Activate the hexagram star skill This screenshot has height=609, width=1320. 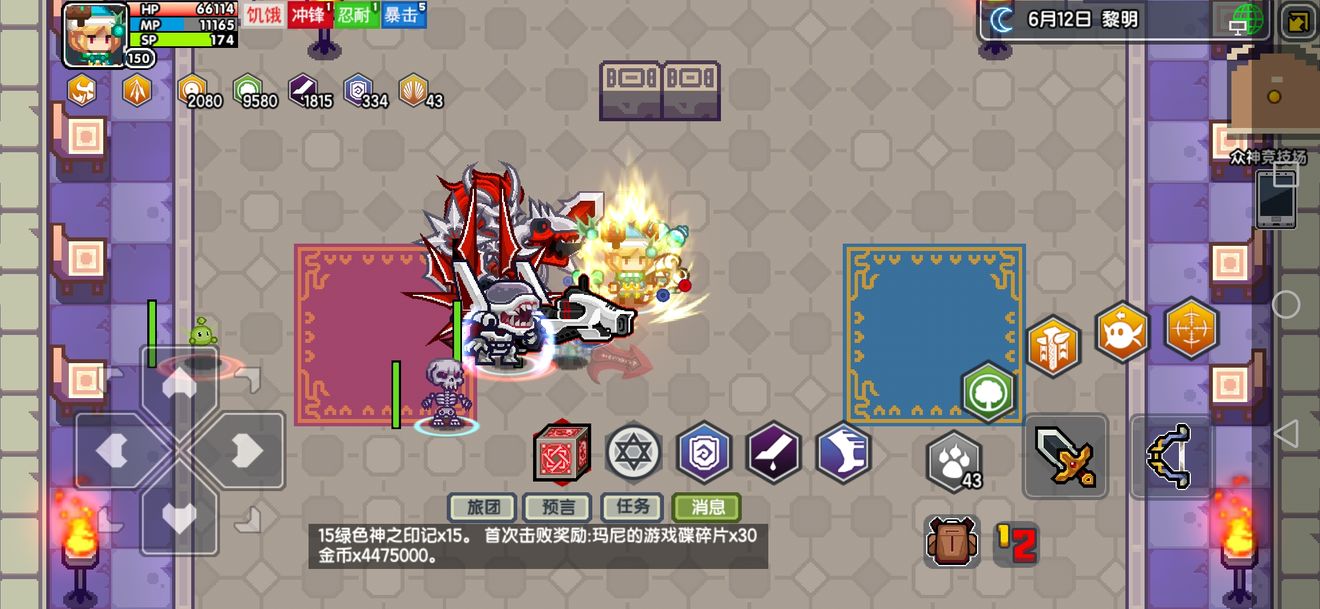point(634,452)
